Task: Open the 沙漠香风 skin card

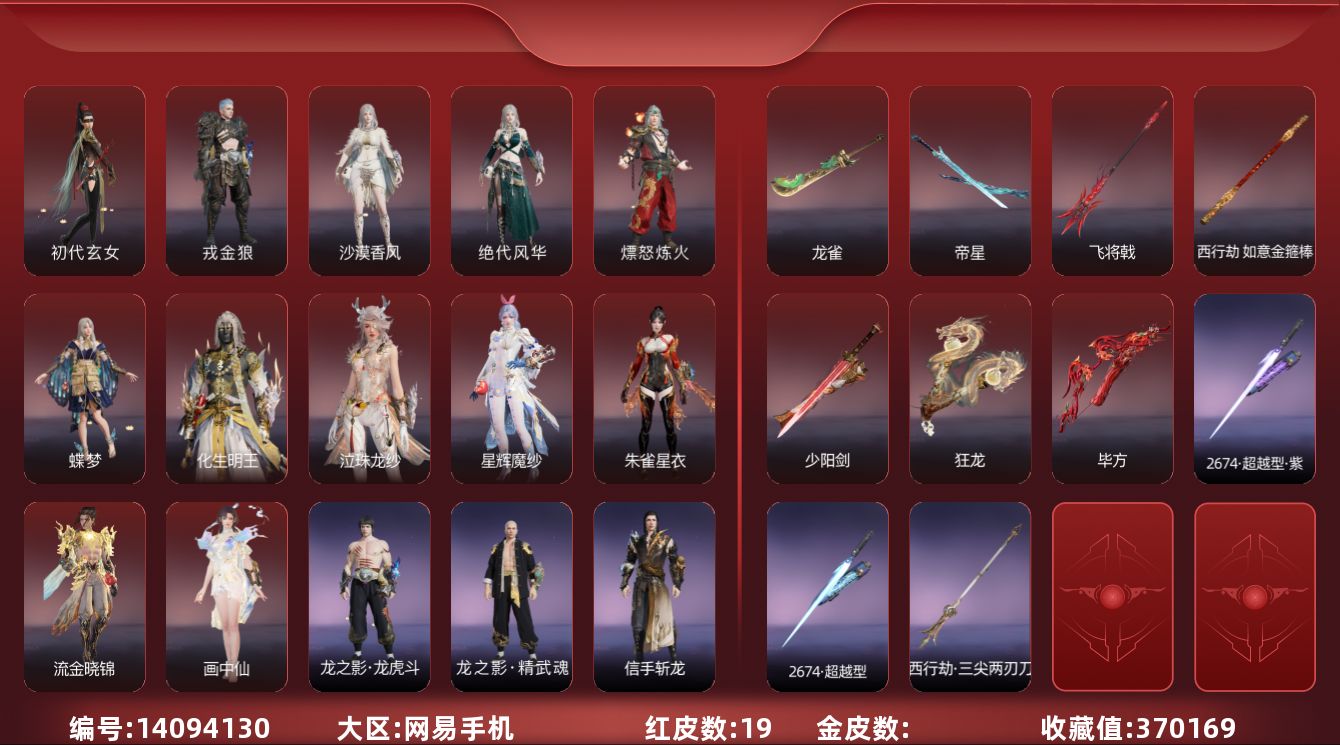Action: coord(369,180)
